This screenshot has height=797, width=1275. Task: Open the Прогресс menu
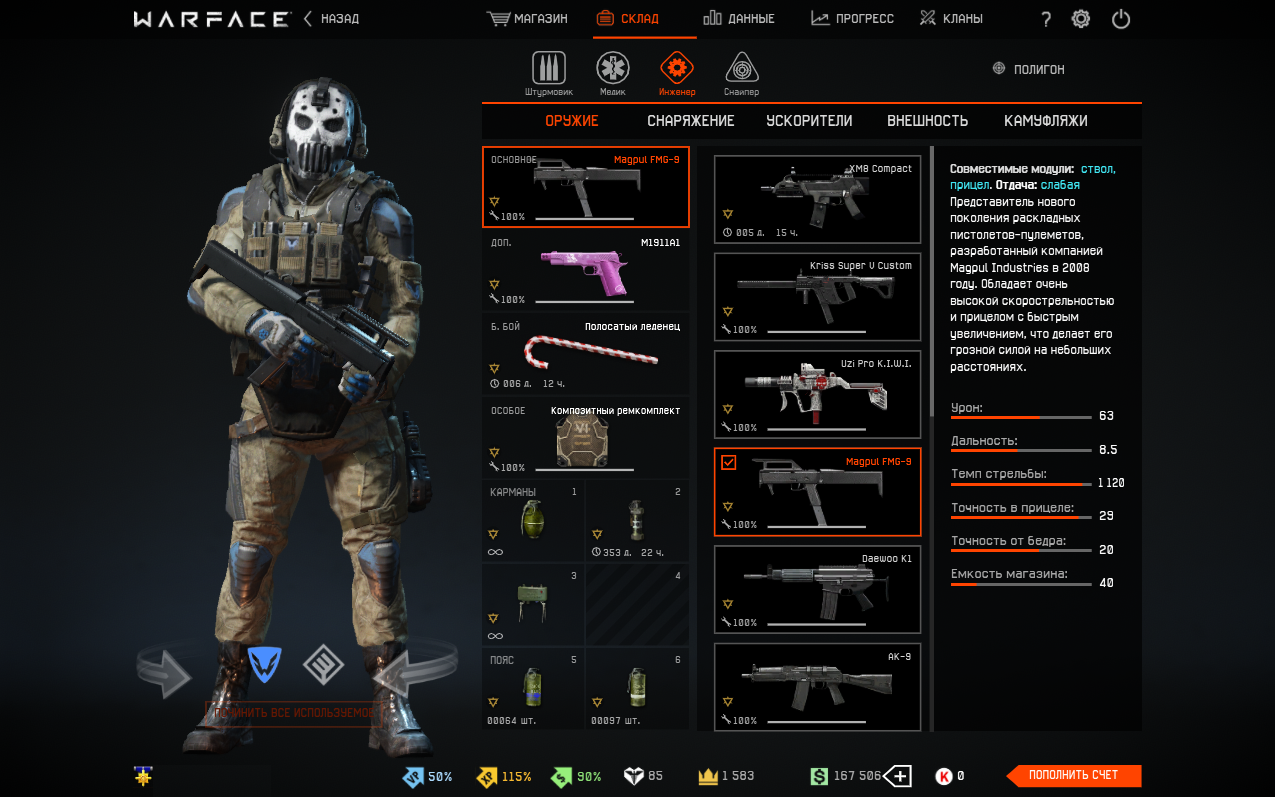pos(852,19)
